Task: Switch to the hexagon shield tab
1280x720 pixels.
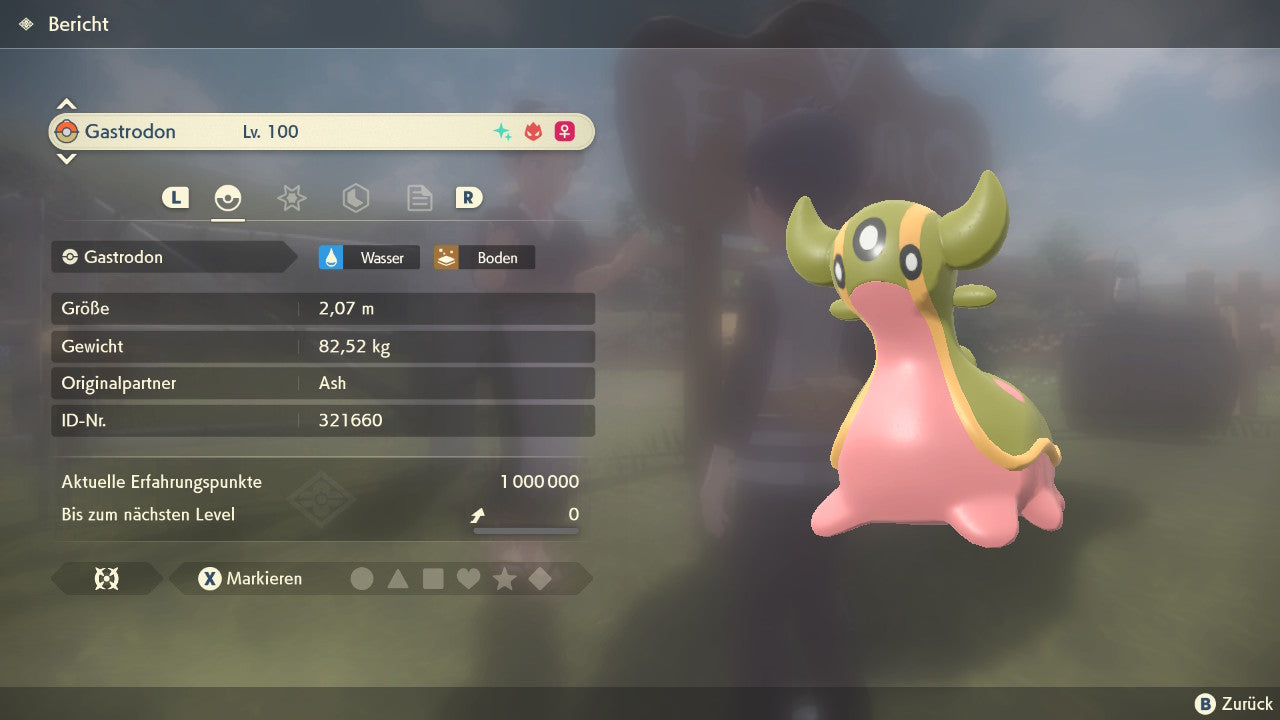Action: pyautogui.click(x=355, y=198)
